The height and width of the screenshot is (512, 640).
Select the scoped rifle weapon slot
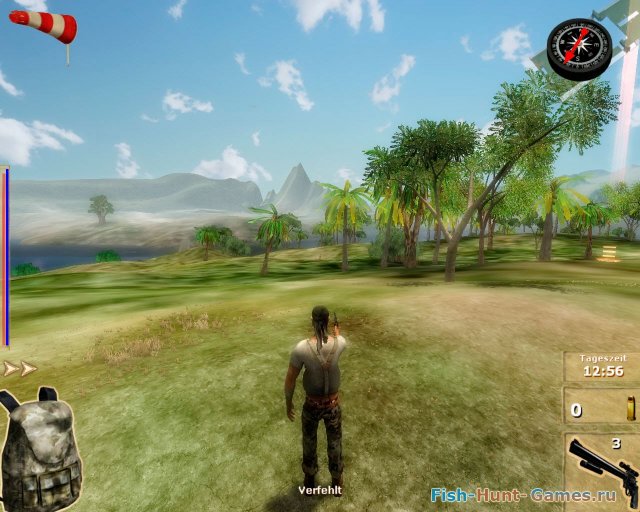[x=600, y=472]
